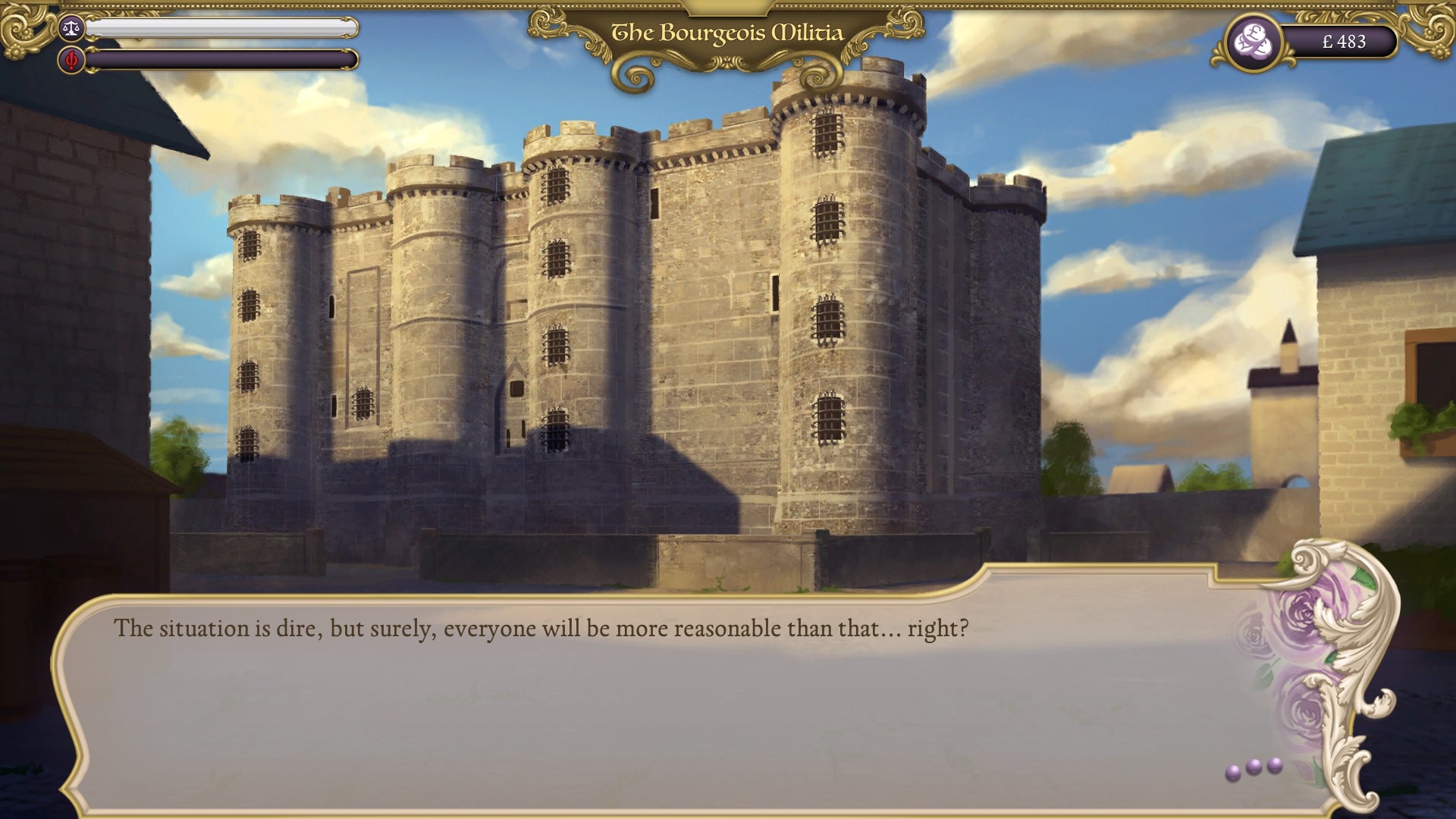
Task: Open the purple rose livre icon
Action: [1254, 42]
